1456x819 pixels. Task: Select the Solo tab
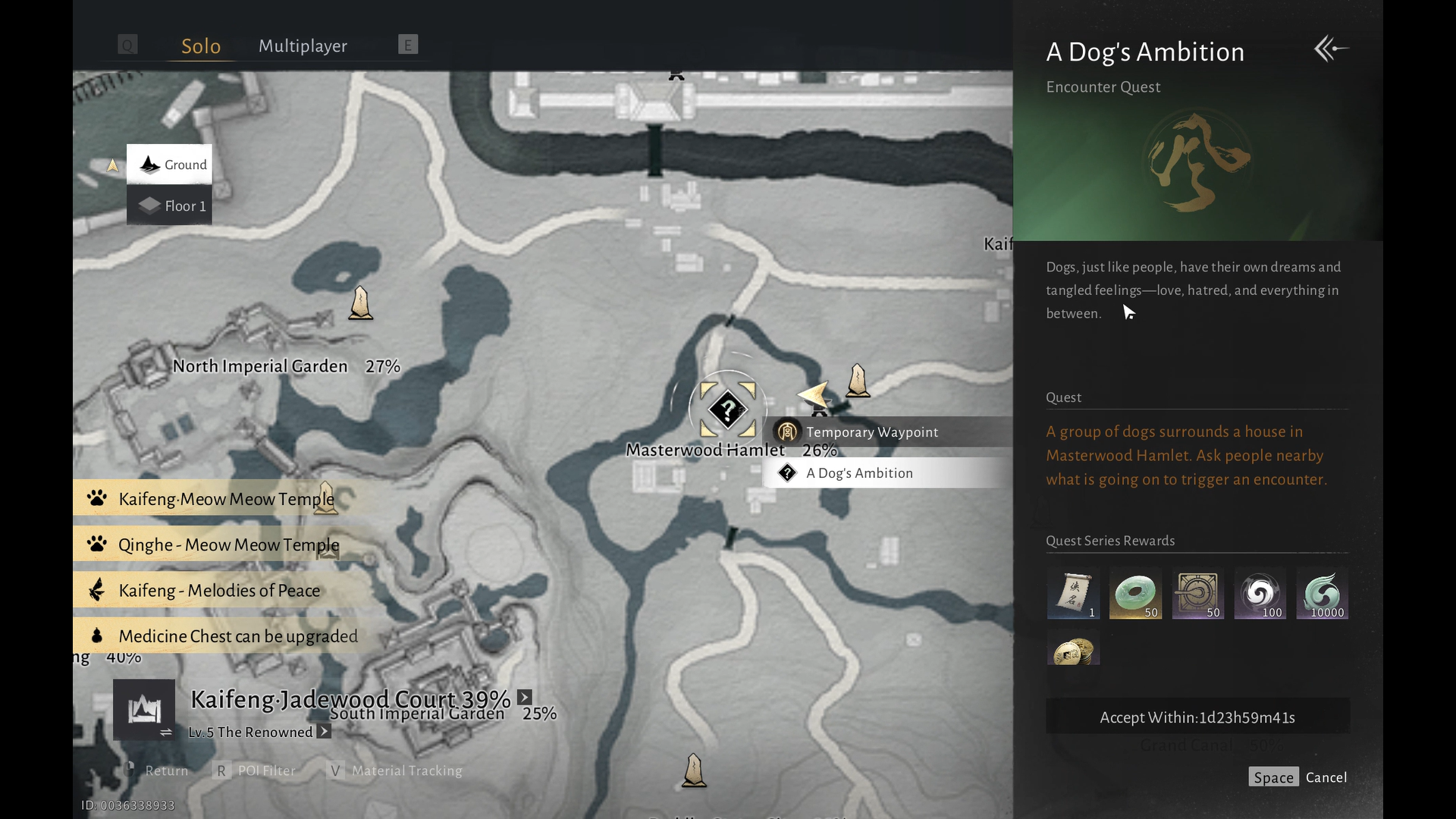click(x=201, y=46)
